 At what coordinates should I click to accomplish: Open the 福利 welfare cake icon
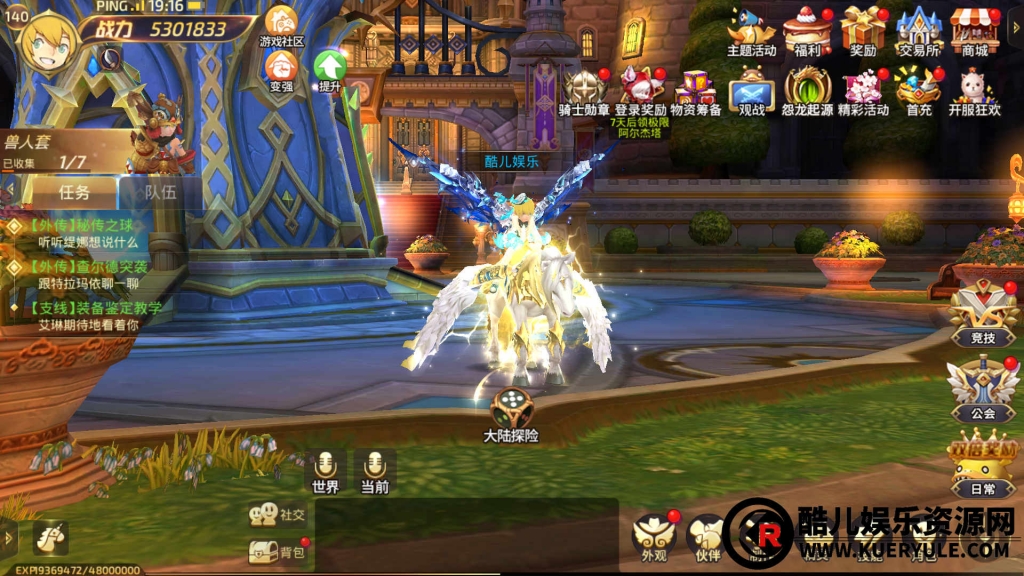tap(807, 31)
